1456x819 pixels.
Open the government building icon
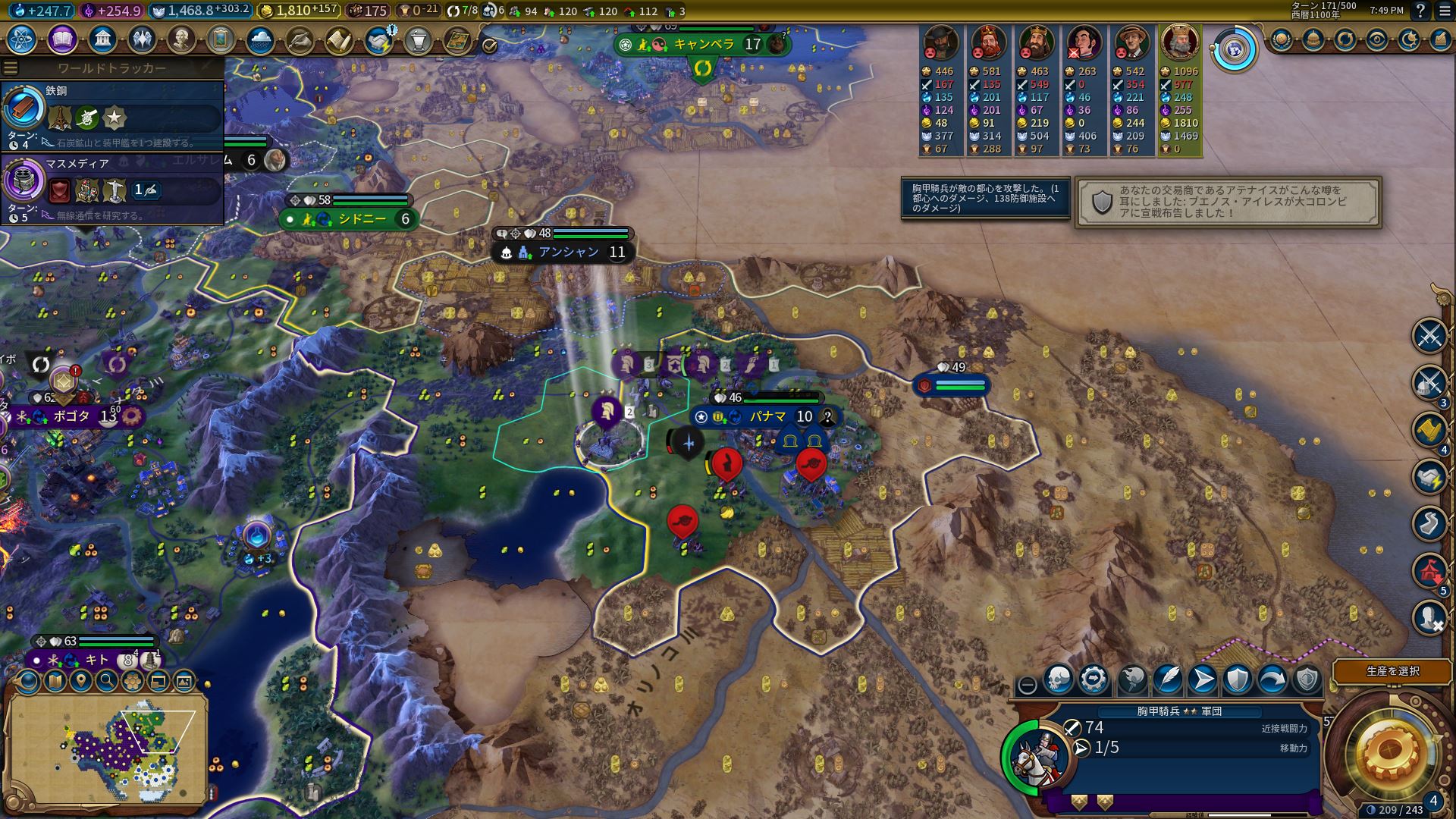pos(102,39)
